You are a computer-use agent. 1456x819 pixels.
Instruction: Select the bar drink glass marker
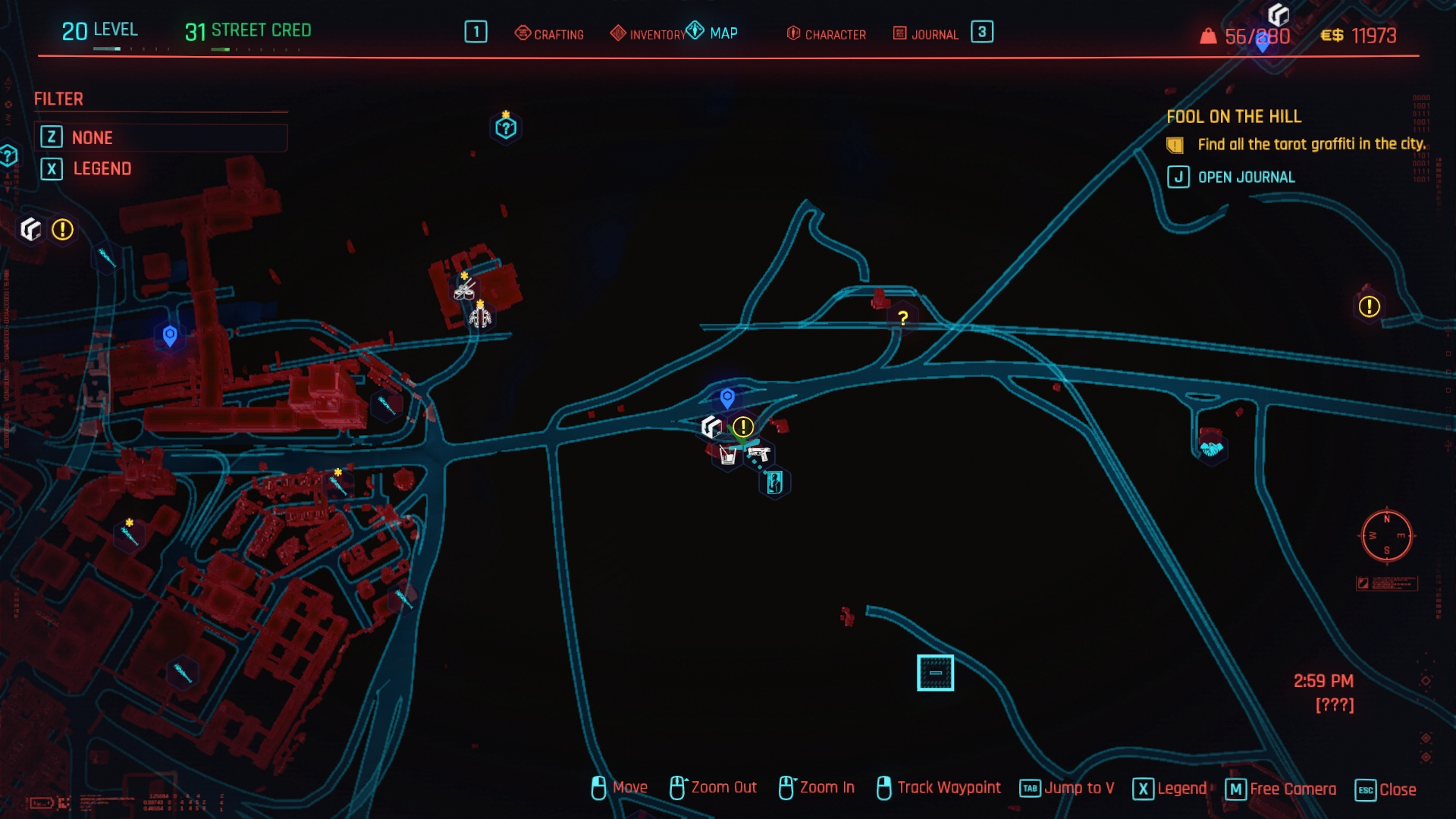[x=728, y=455]
